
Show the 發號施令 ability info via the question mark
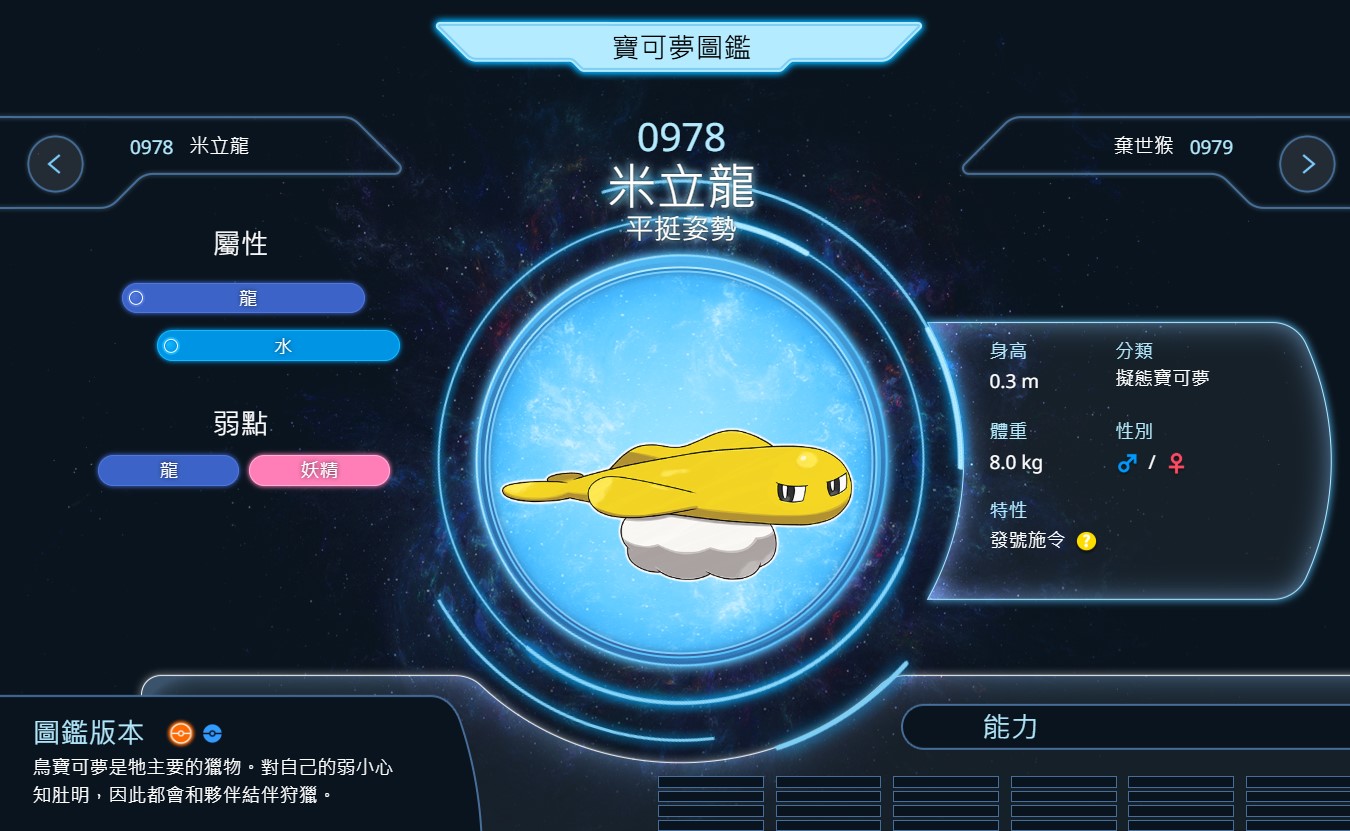tap(1086, 541)
